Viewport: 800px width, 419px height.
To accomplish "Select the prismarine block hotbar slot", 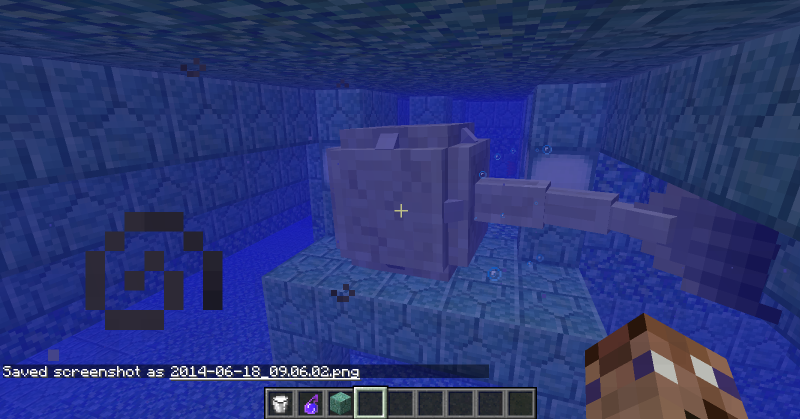I will point(340,404).
